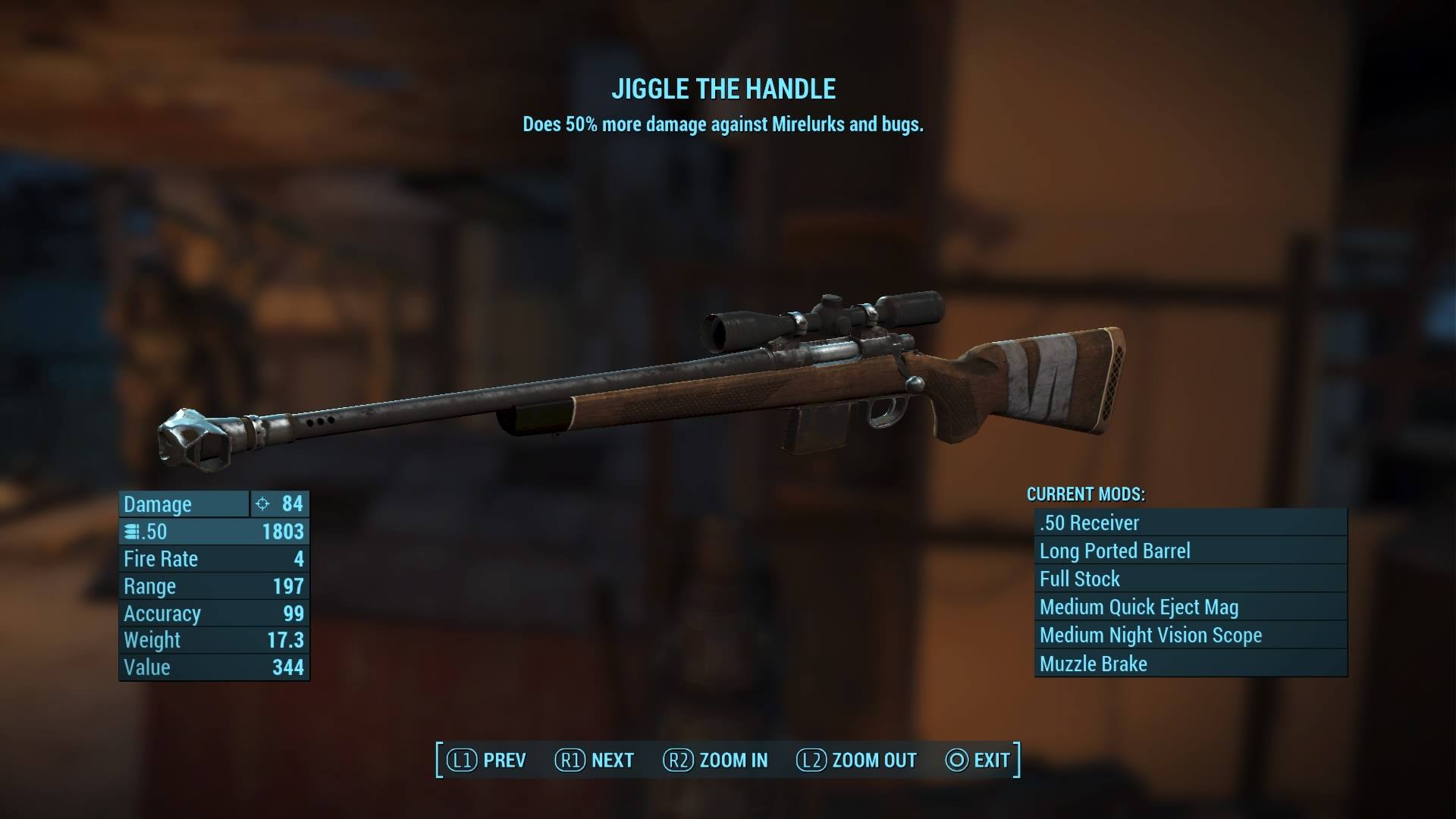The width and height of the screenshot is (1456, 819).
Task: Highlight the Muzzle Brake mod entry
Action: click(1189, 664)
